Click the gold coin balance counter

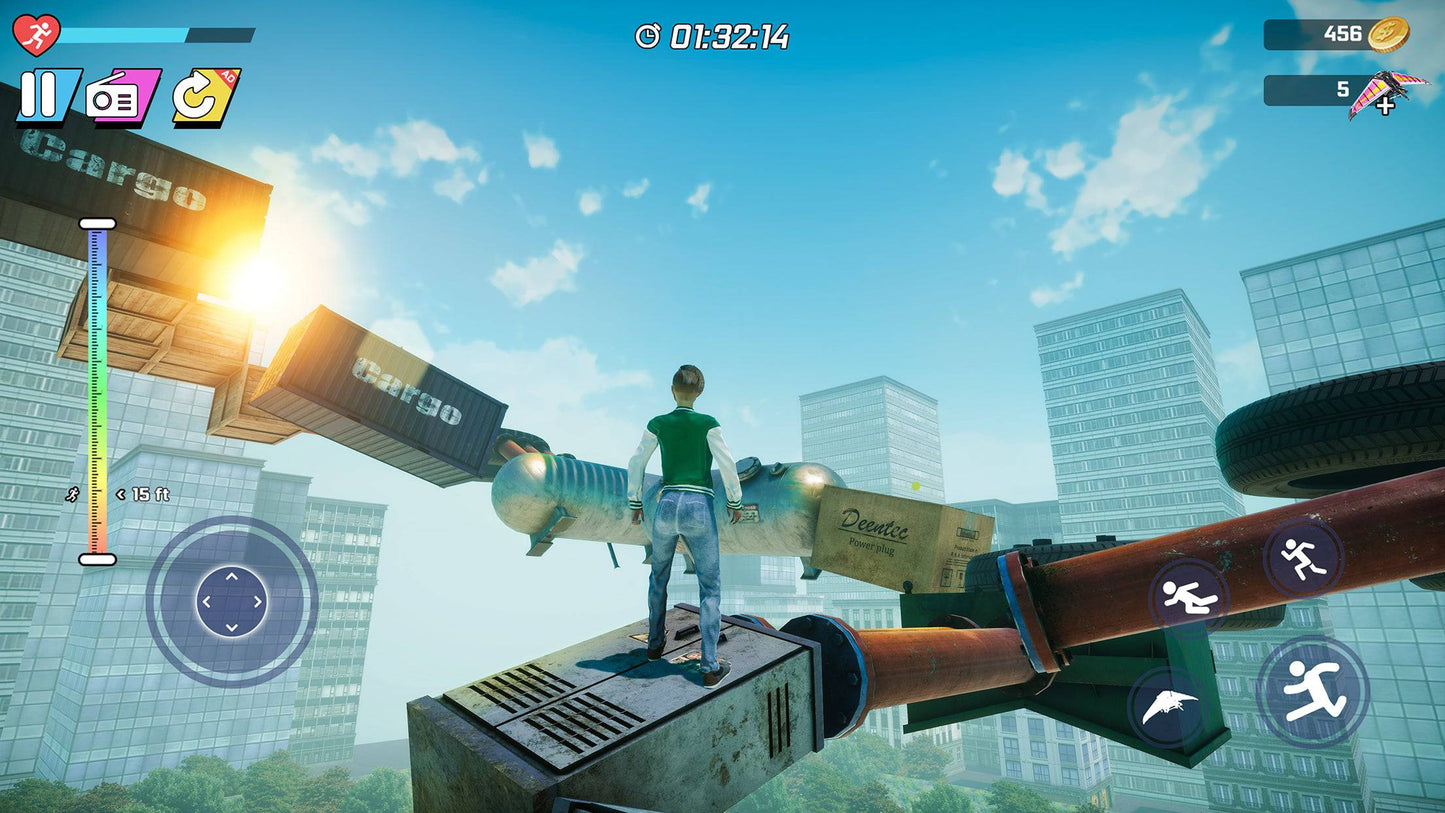coord(1336,35)
